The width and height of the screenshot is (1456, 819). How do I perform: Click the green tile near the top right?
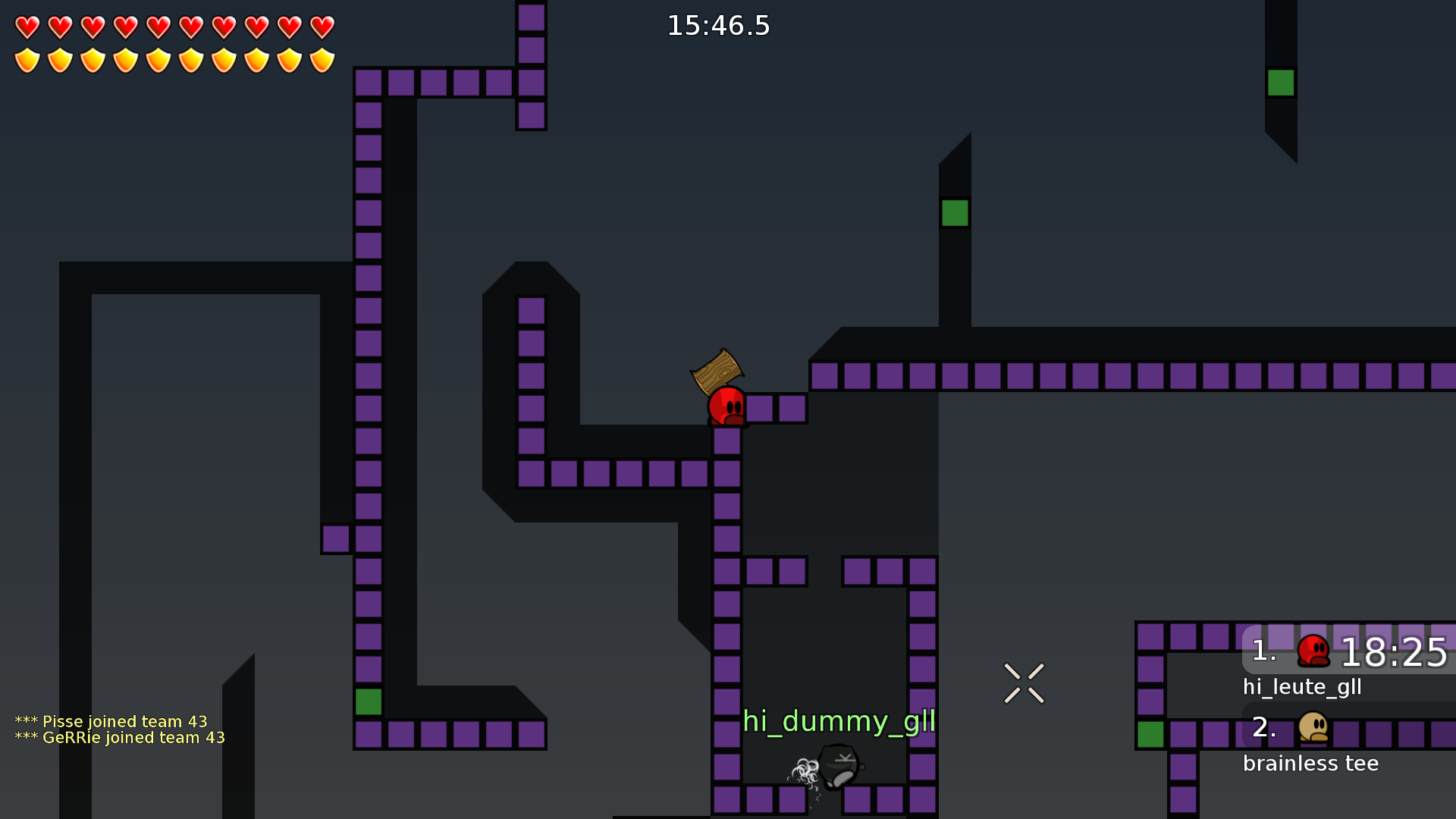pos(1280,82)
